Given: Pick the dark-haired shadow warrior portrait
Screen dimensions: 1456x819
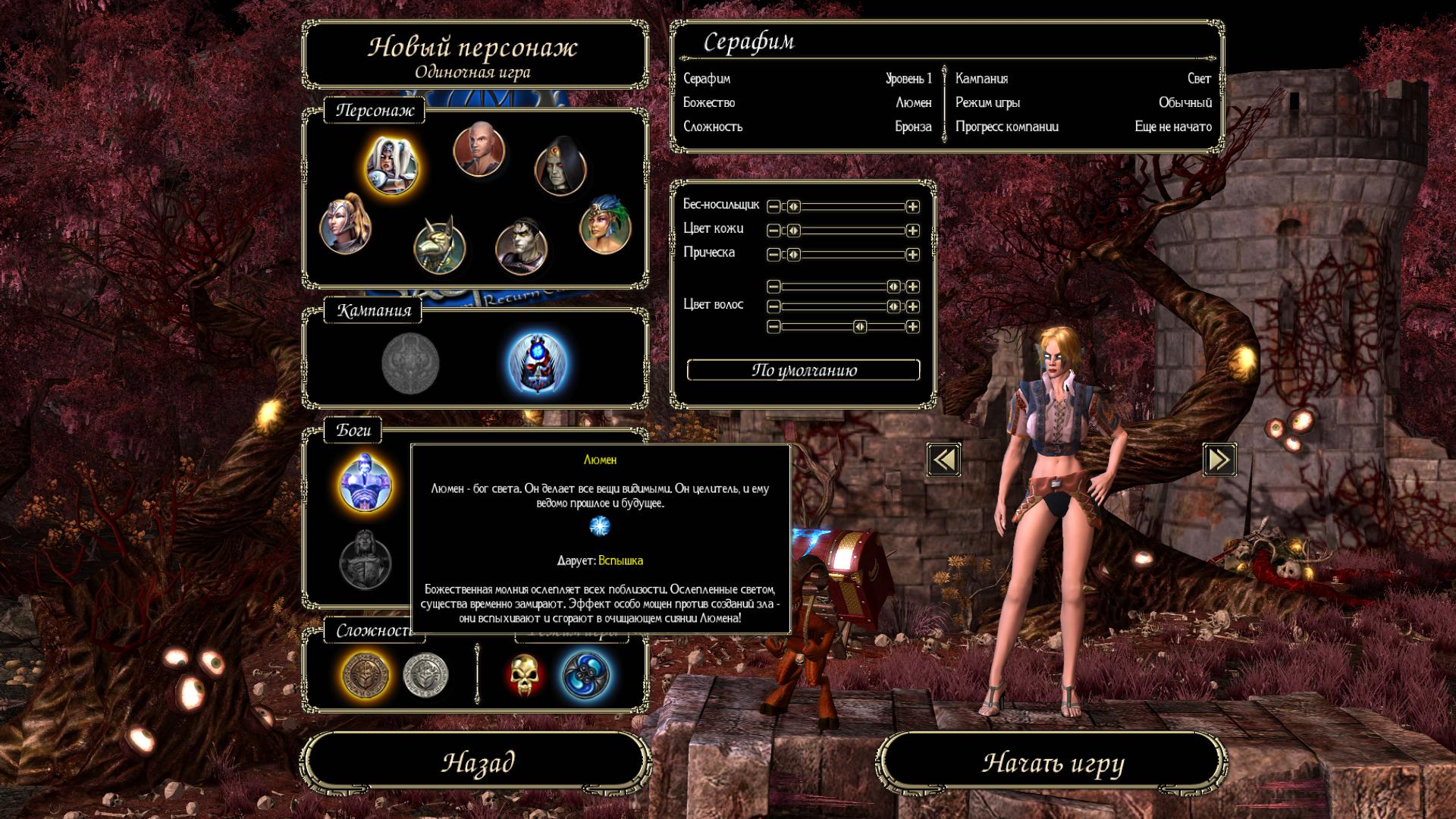Looking at the screenshot, I should (x=521, y=246).
